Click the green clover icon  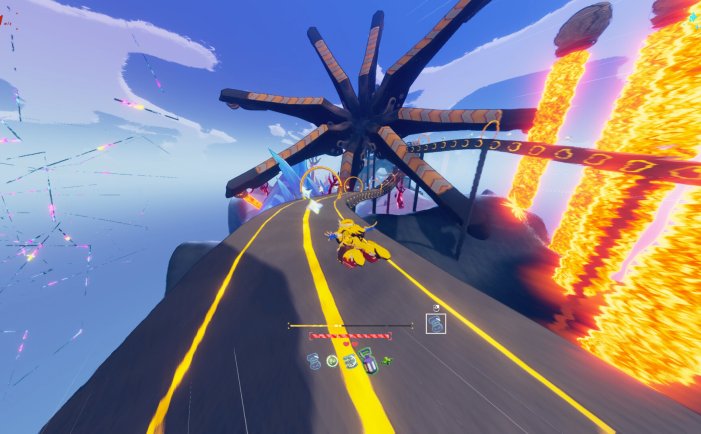tap(387, 361)
